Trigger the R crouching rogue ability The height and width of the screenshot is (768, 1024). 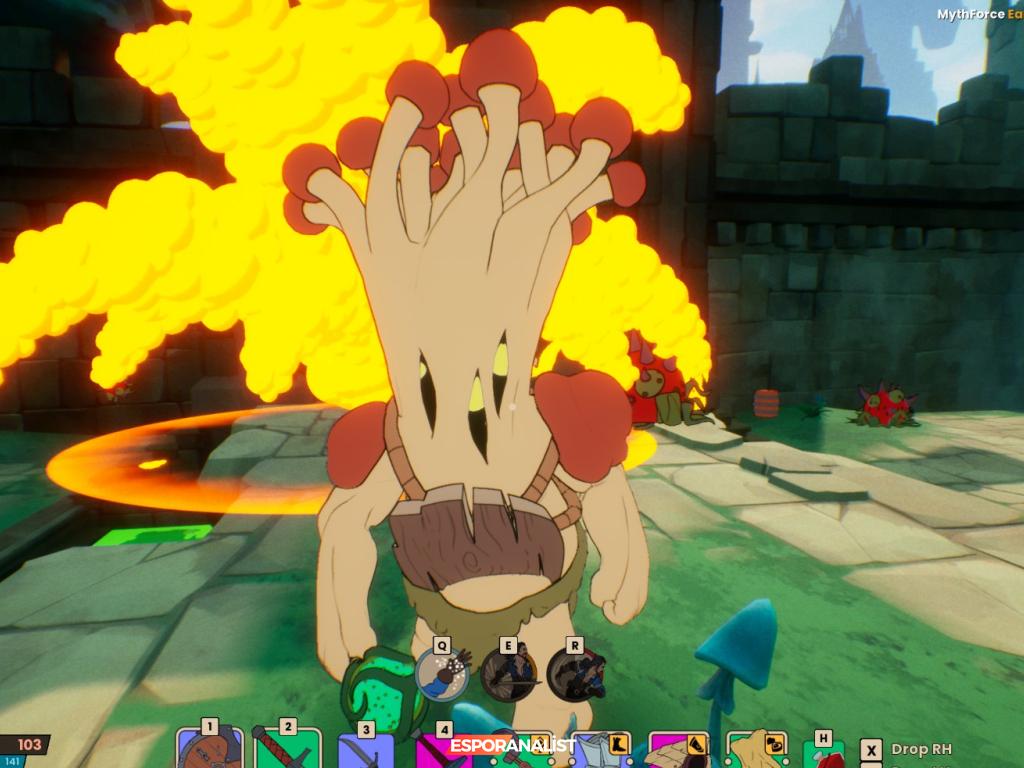(x=575, y=674)
